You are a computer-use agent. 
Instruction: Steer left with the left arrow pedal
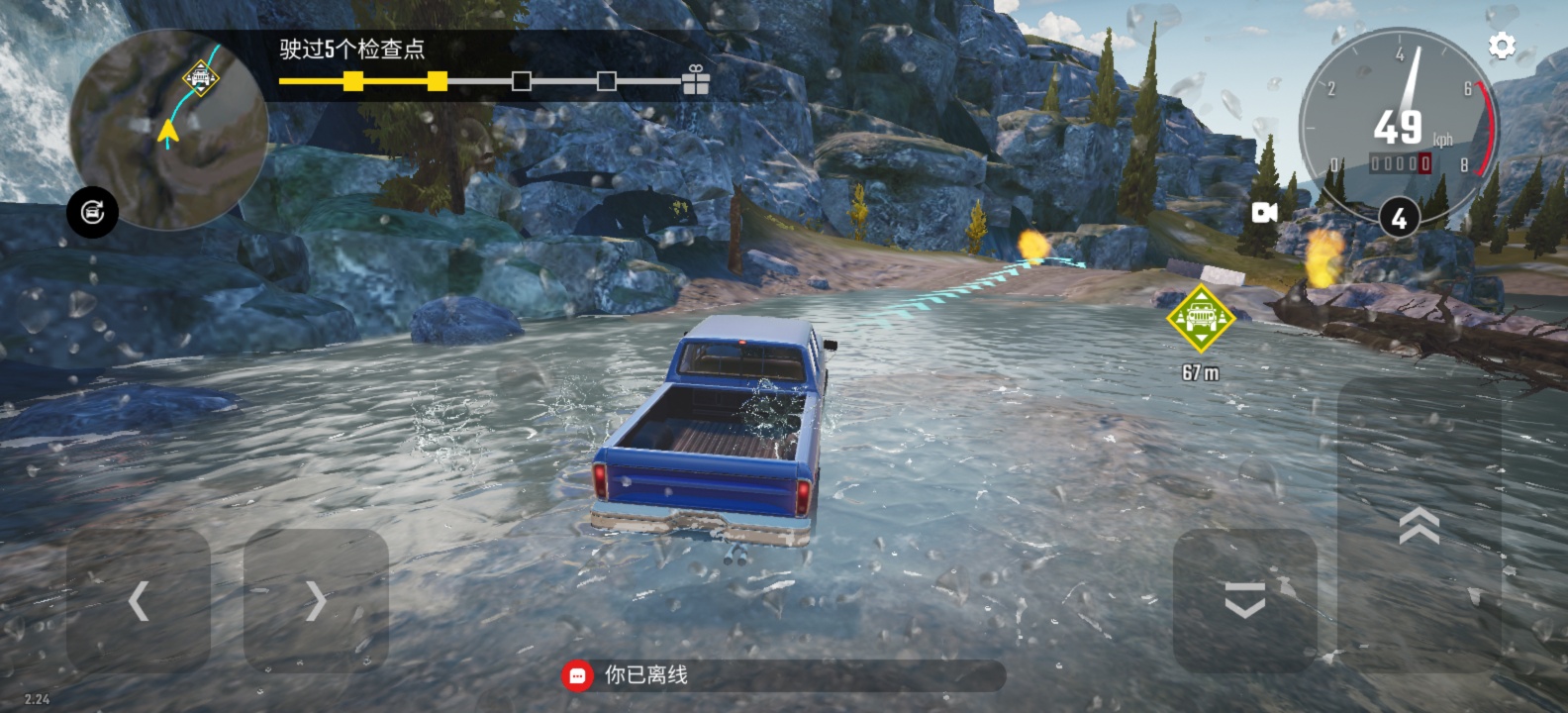139,600
